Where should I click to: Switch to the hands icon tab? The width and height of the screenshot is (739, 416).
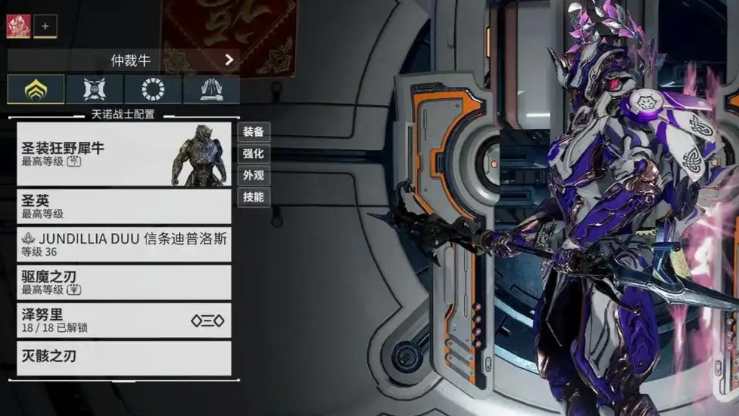pos(211,89)
